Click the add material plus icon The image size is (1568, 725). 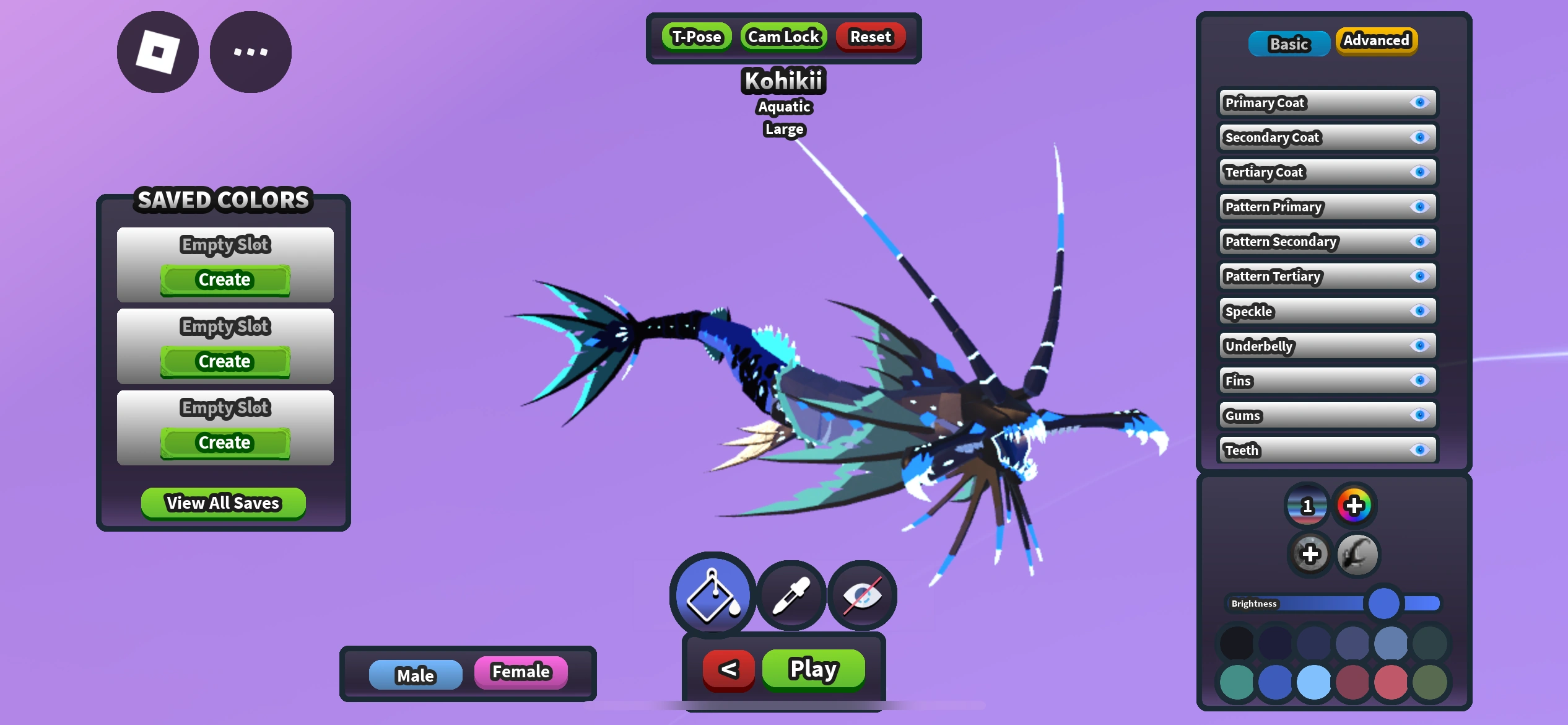(x=1310, y=553)
